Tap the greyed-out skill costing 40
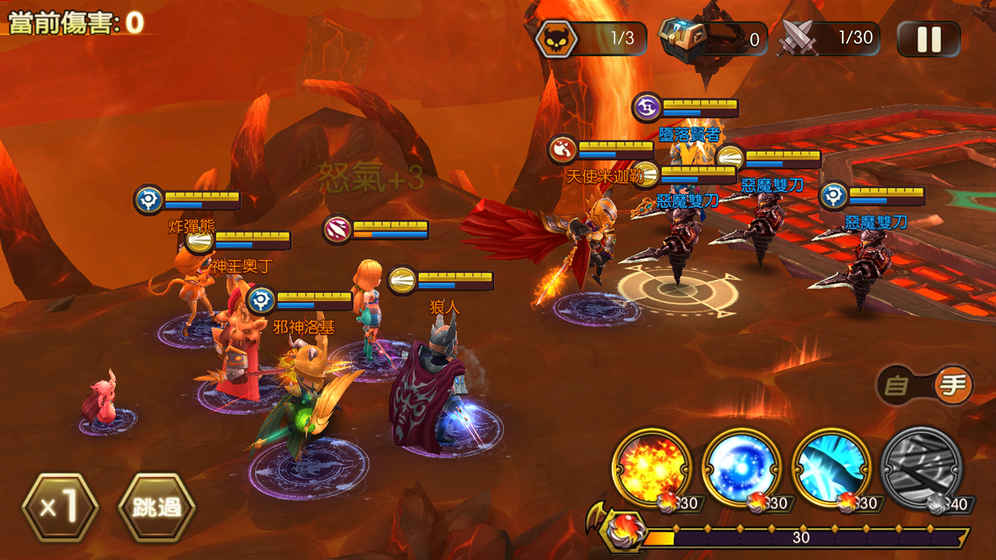The height and width of the screenshot is (560, 996). [921, 467]
